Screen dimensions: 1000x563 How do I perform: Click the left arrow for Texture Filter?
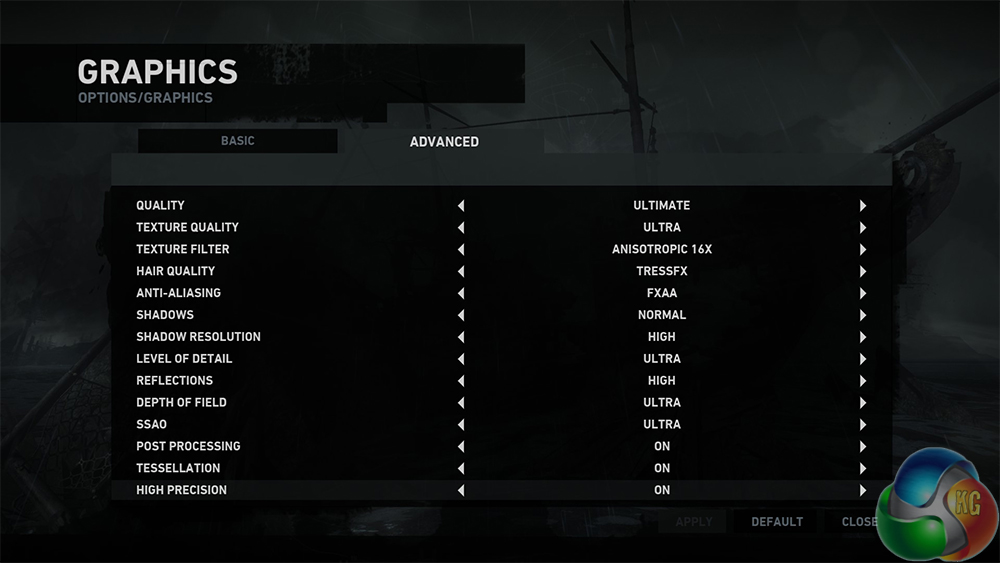point(461,250)
